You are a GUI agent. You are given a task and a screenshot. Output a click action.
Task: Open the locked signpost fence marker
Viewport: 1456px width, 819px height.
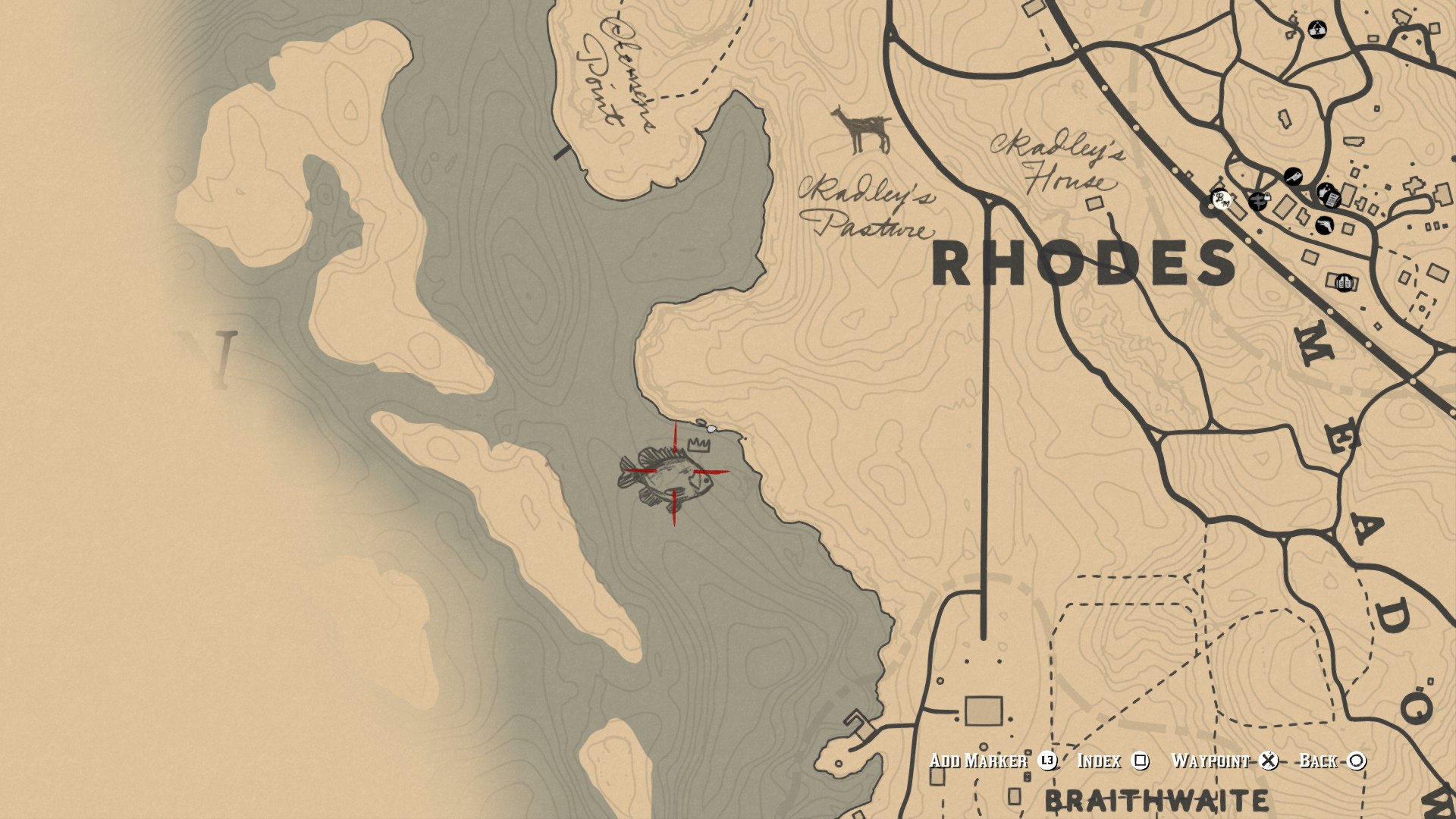[1258, 200]
